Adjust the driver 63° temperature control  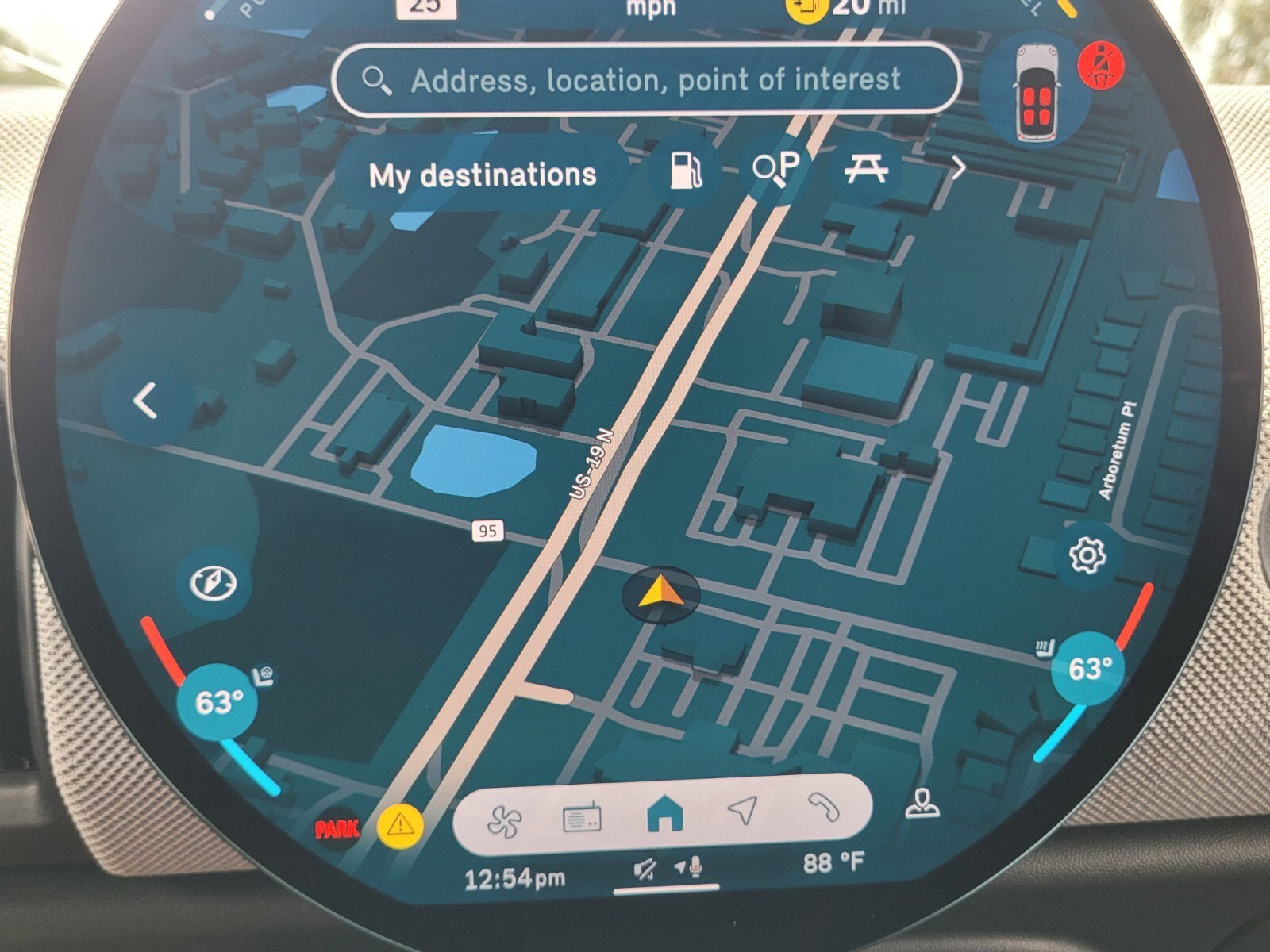coord(217,703)
